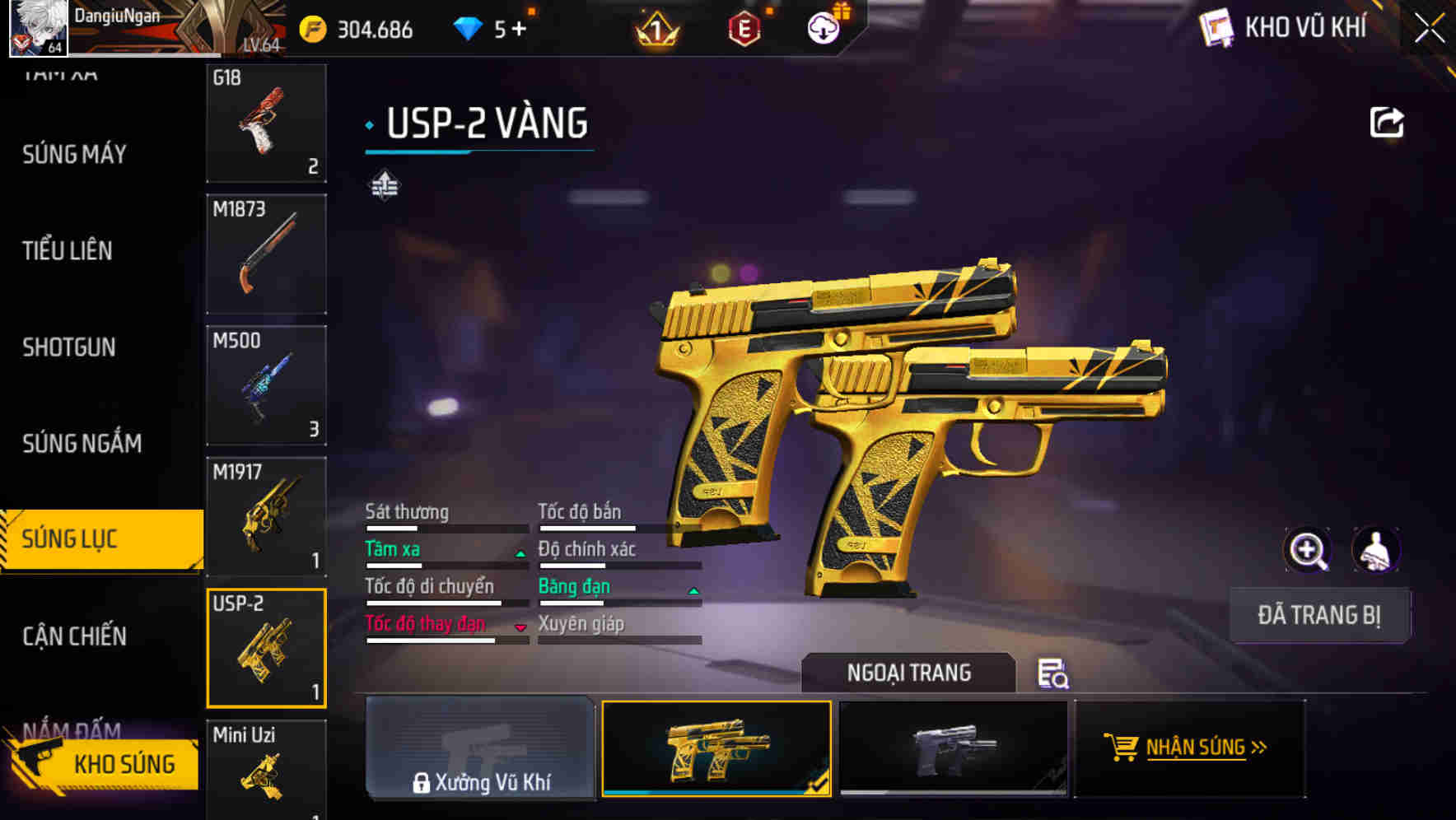Click the red arrow beside Tốc độ thay đạn
1456x820 pixels.
520,628
